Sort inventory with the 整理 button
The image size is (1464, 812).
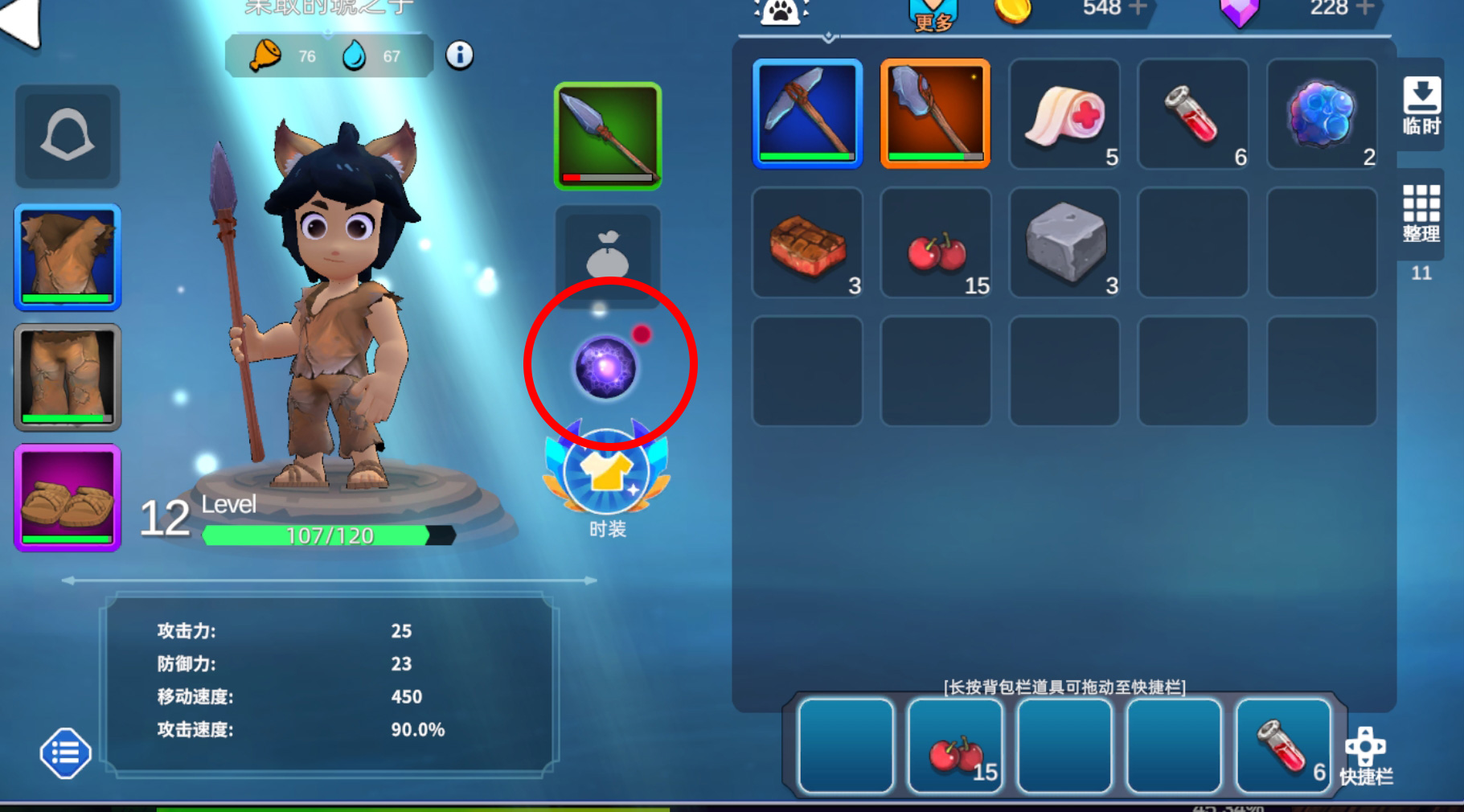pos(1421,213)
